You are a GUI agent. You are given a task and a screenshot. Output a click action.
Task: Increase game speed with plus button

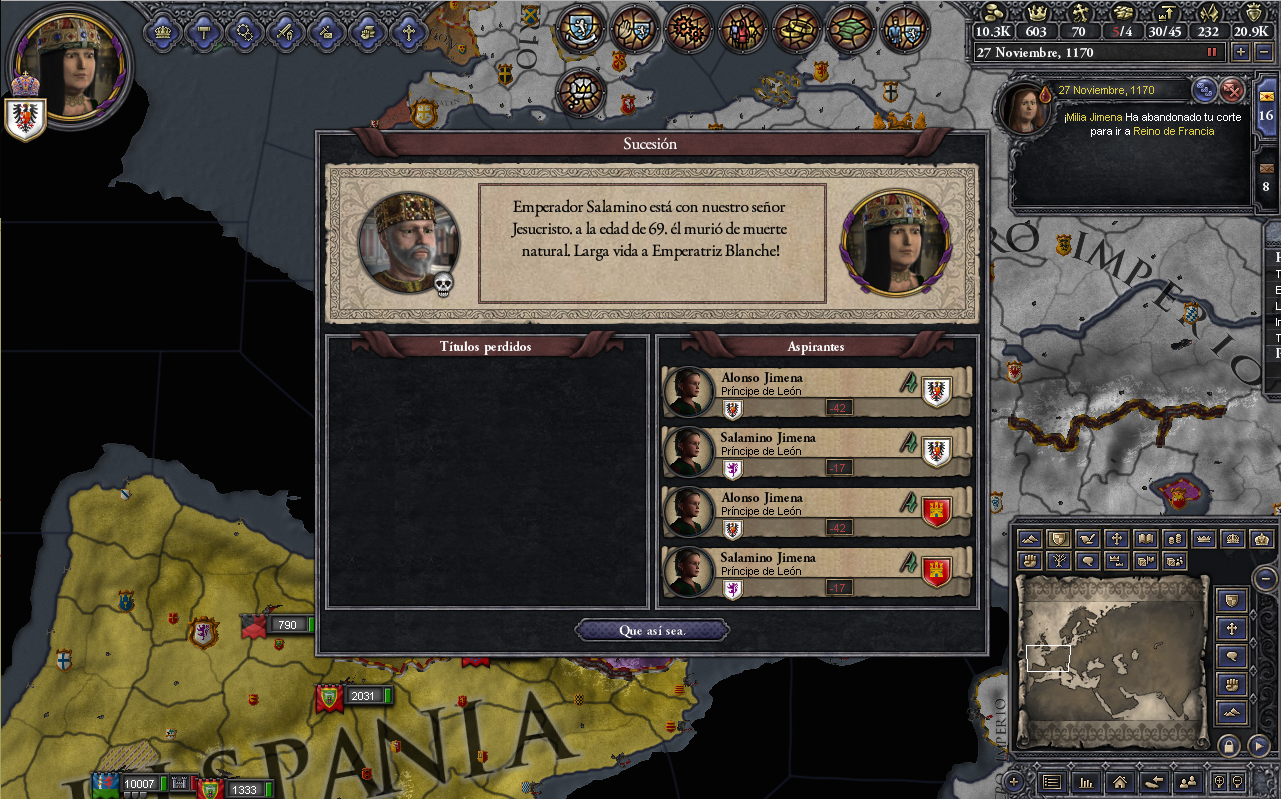[1241, 52]
